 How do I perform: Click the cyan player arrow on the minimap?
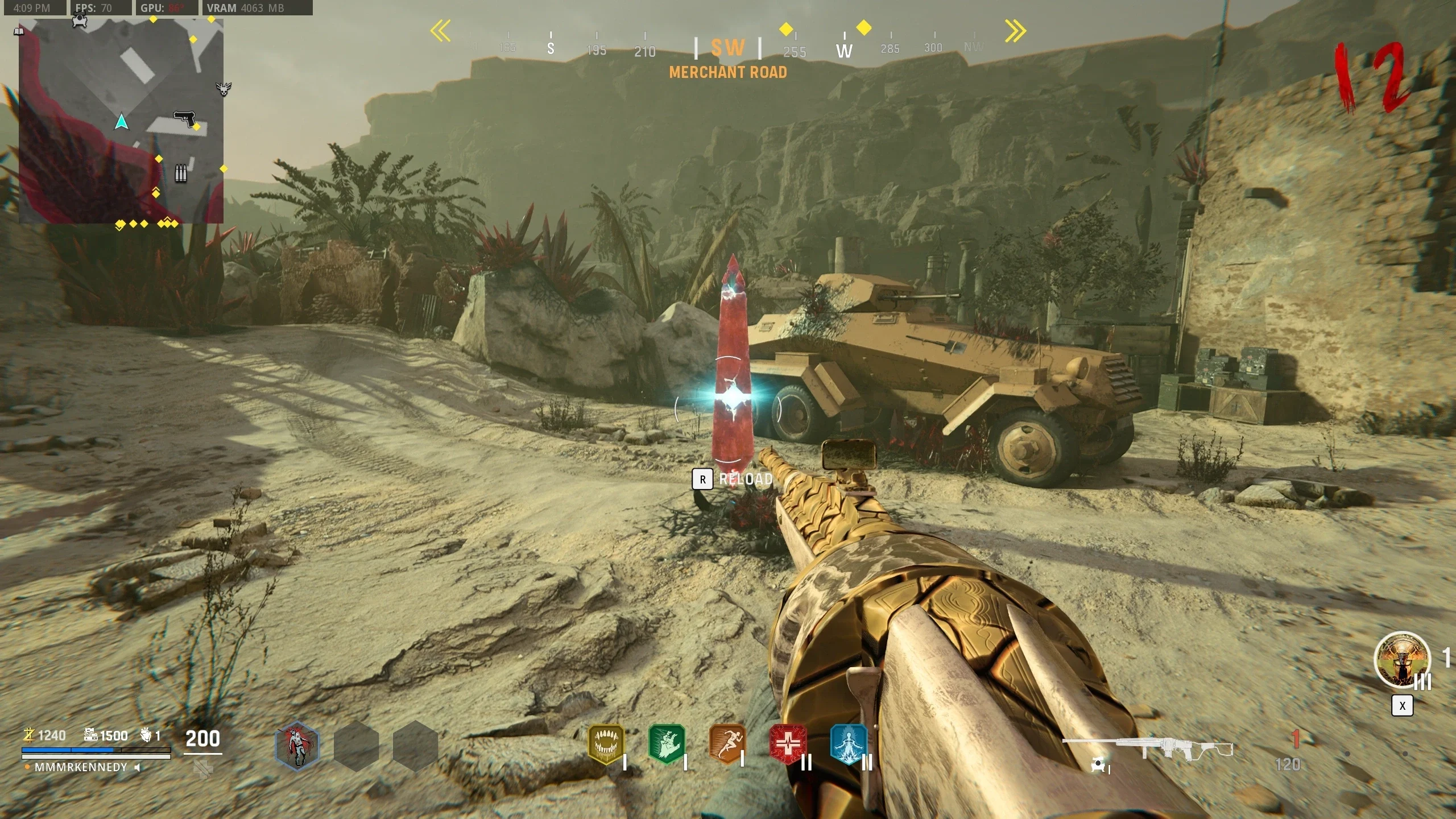[x=121, y=122]
